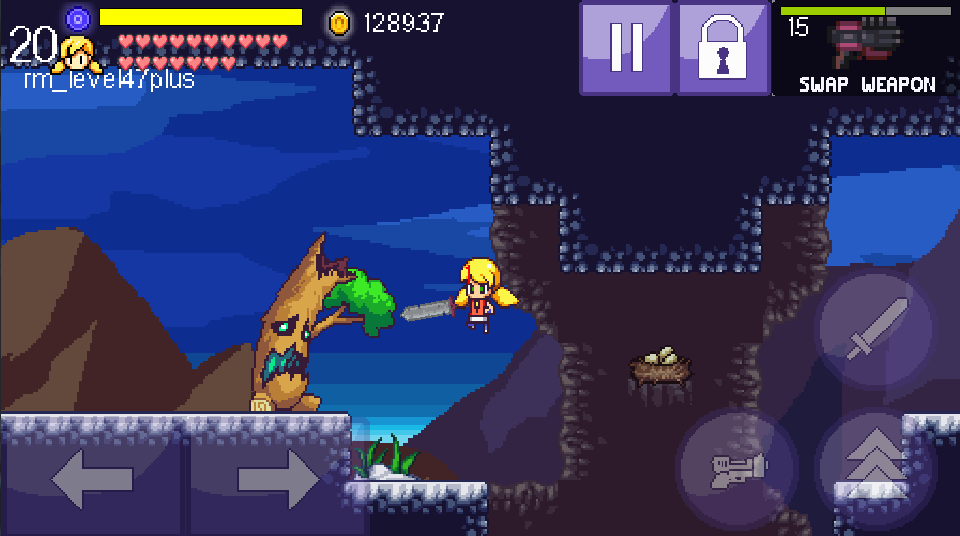
Task: Fire the gun with the pistol button
Action: [737, 467]
